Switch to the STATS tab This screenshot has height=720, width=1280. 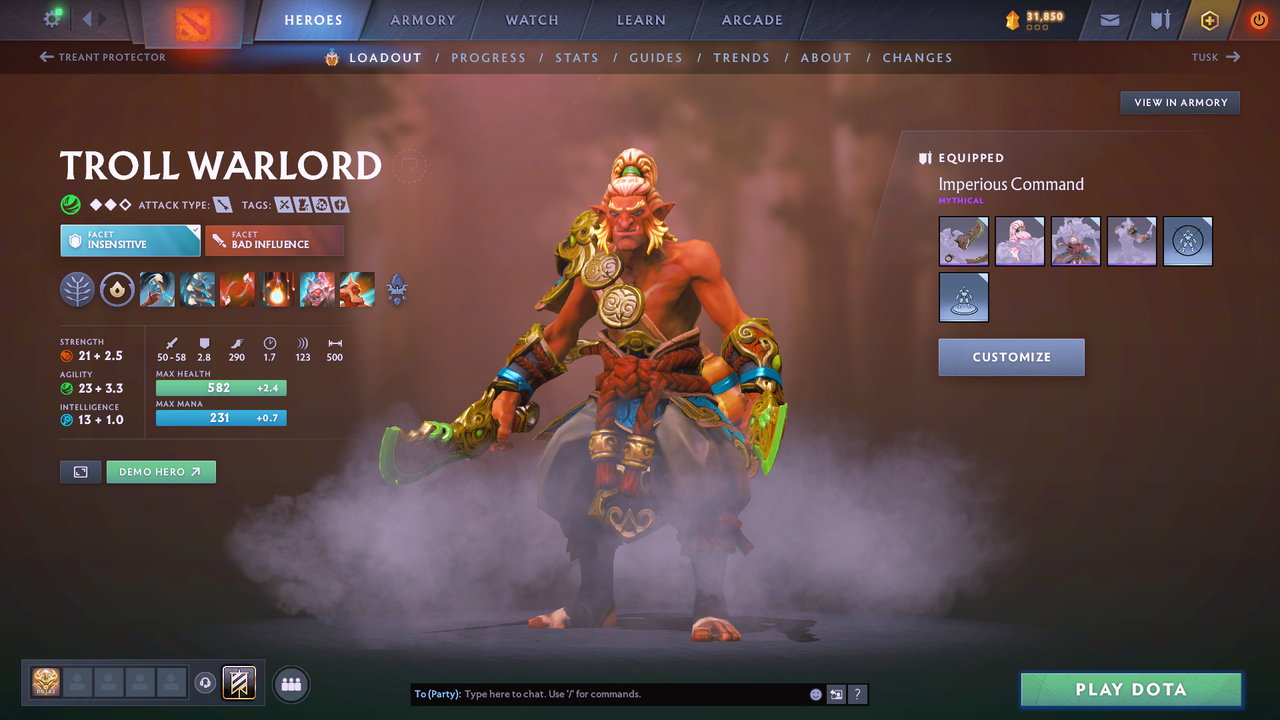click(577, 58)
